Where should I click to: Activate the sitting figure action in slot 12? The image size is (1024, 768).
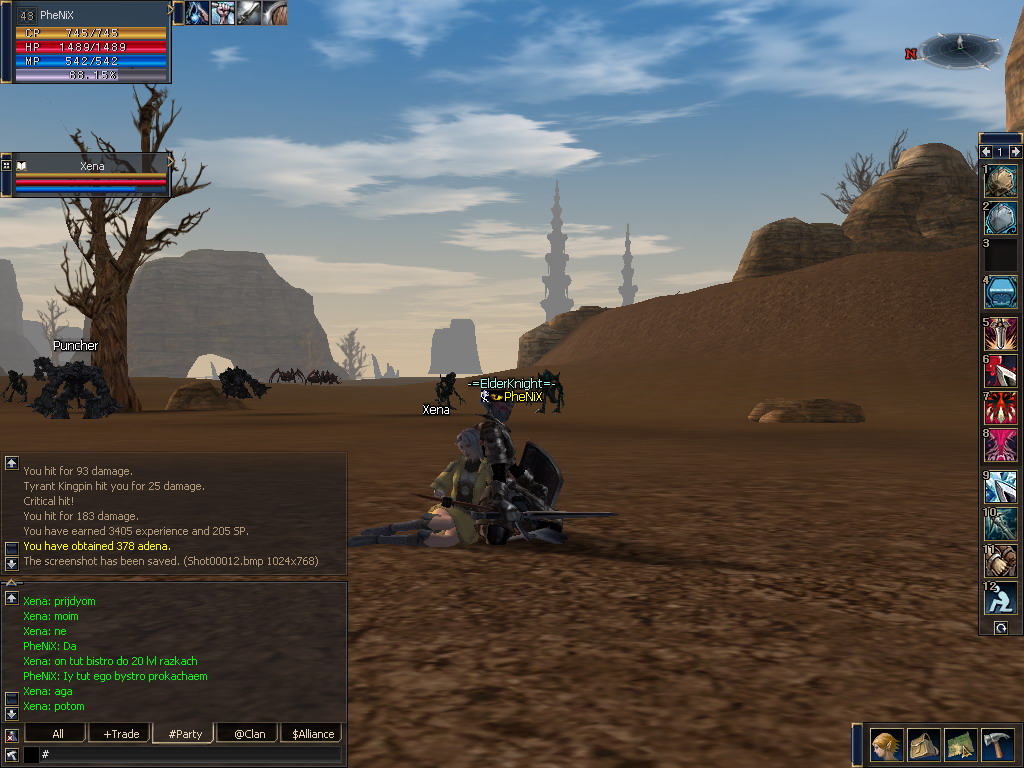click(x=1001, y=597)
